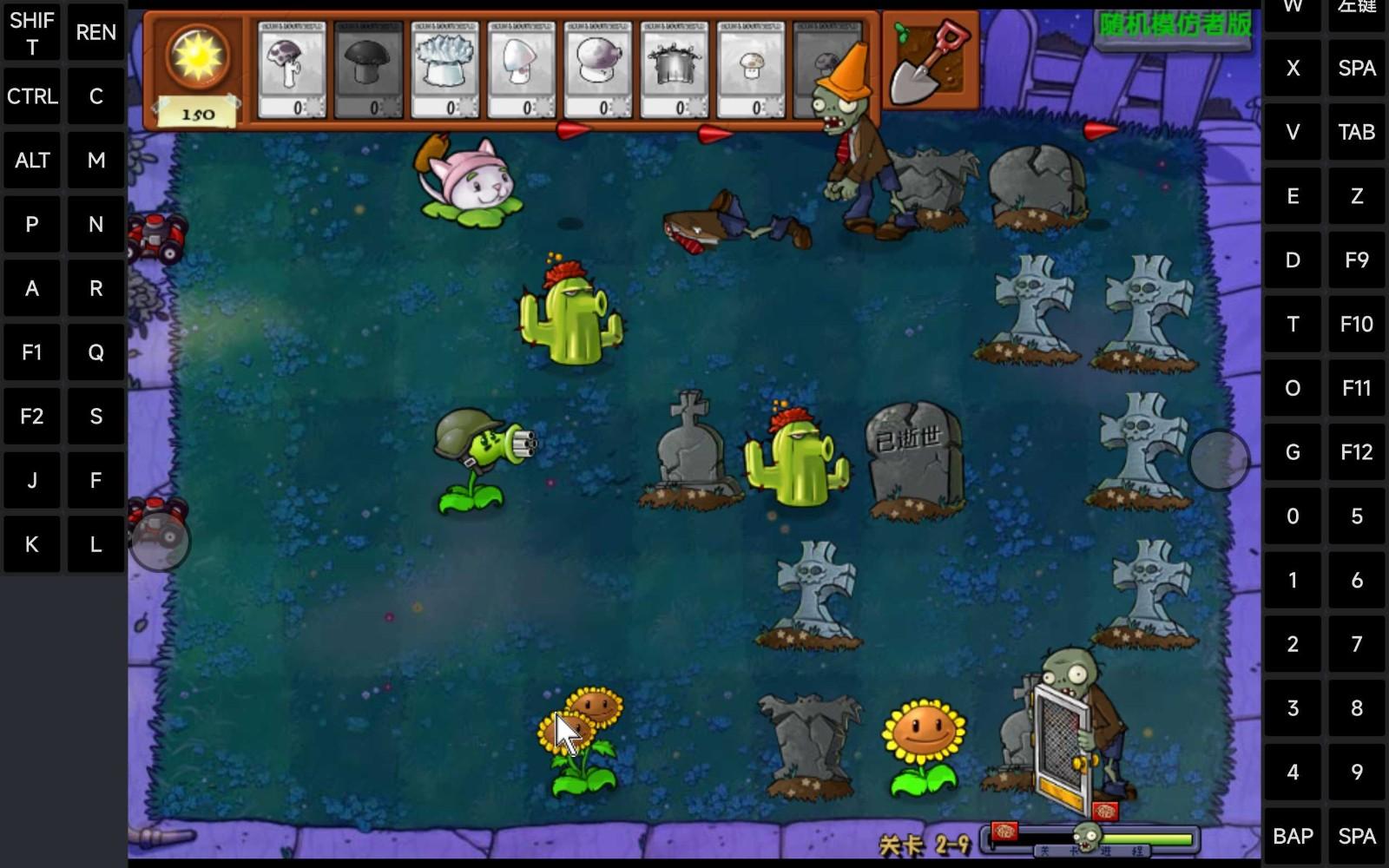Toggle the CTRL key overlay
Screen dimensions: 1389x868
[x=32, y=96]
